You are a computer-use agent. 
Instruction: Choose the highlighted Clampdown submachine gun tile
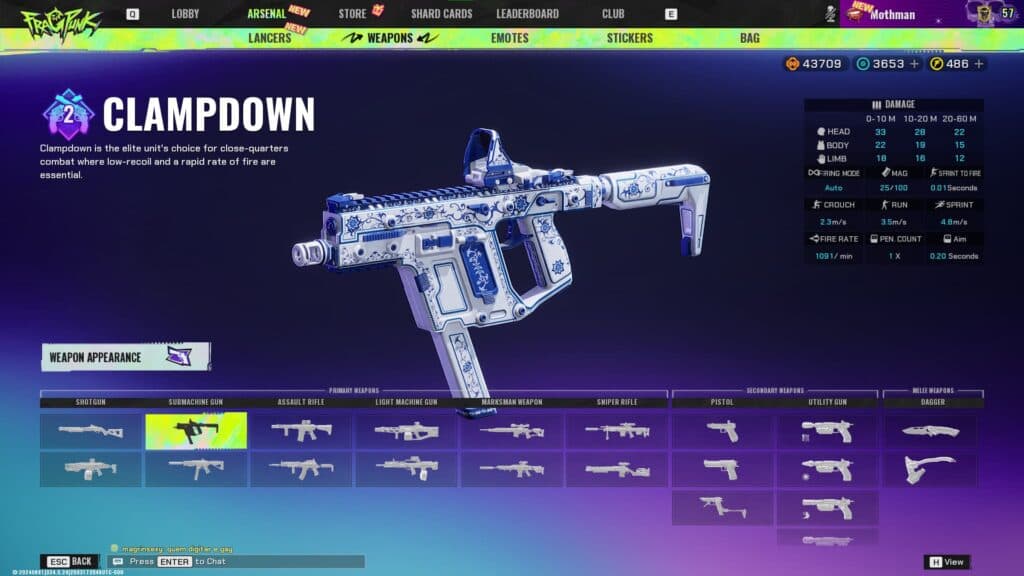click(x=196, y=431)
